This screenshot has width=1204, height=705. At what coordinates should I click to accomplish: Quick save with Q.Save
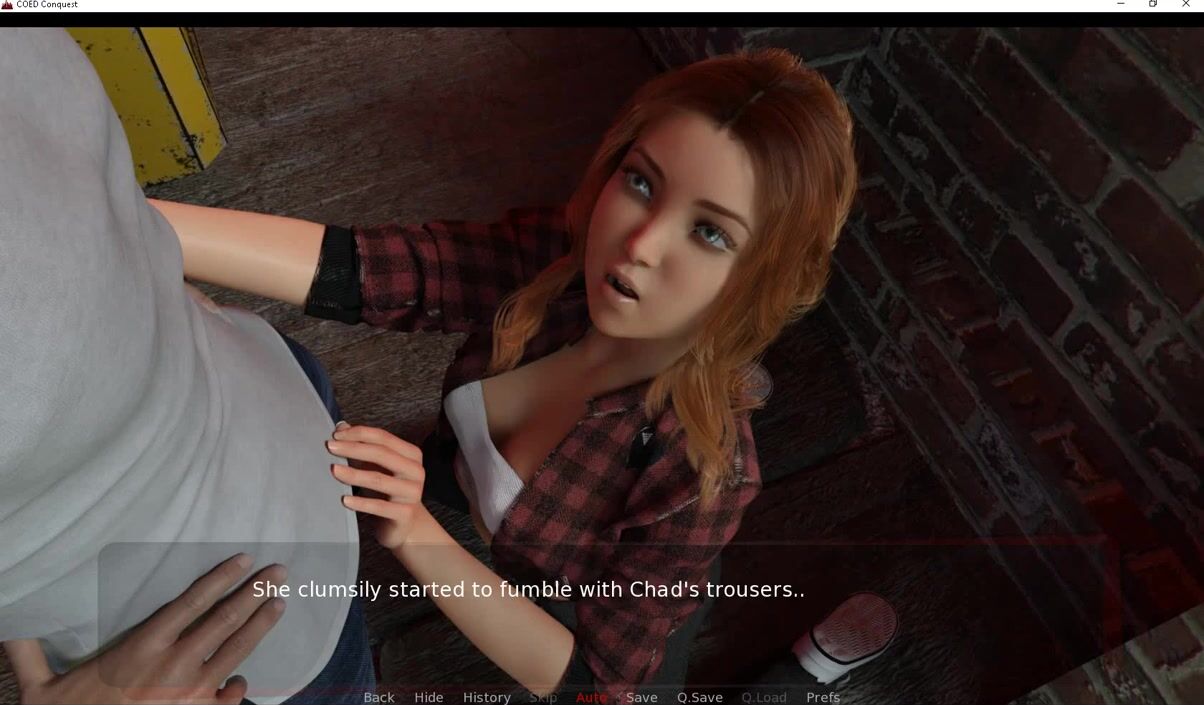(699, 697)
